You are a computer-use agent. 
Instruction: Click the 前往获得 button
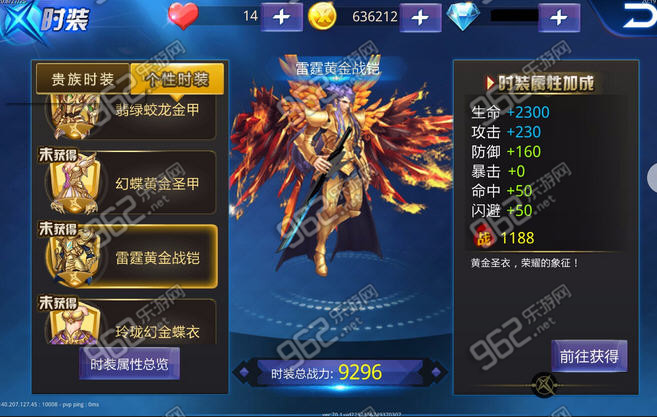click(589, 355)
